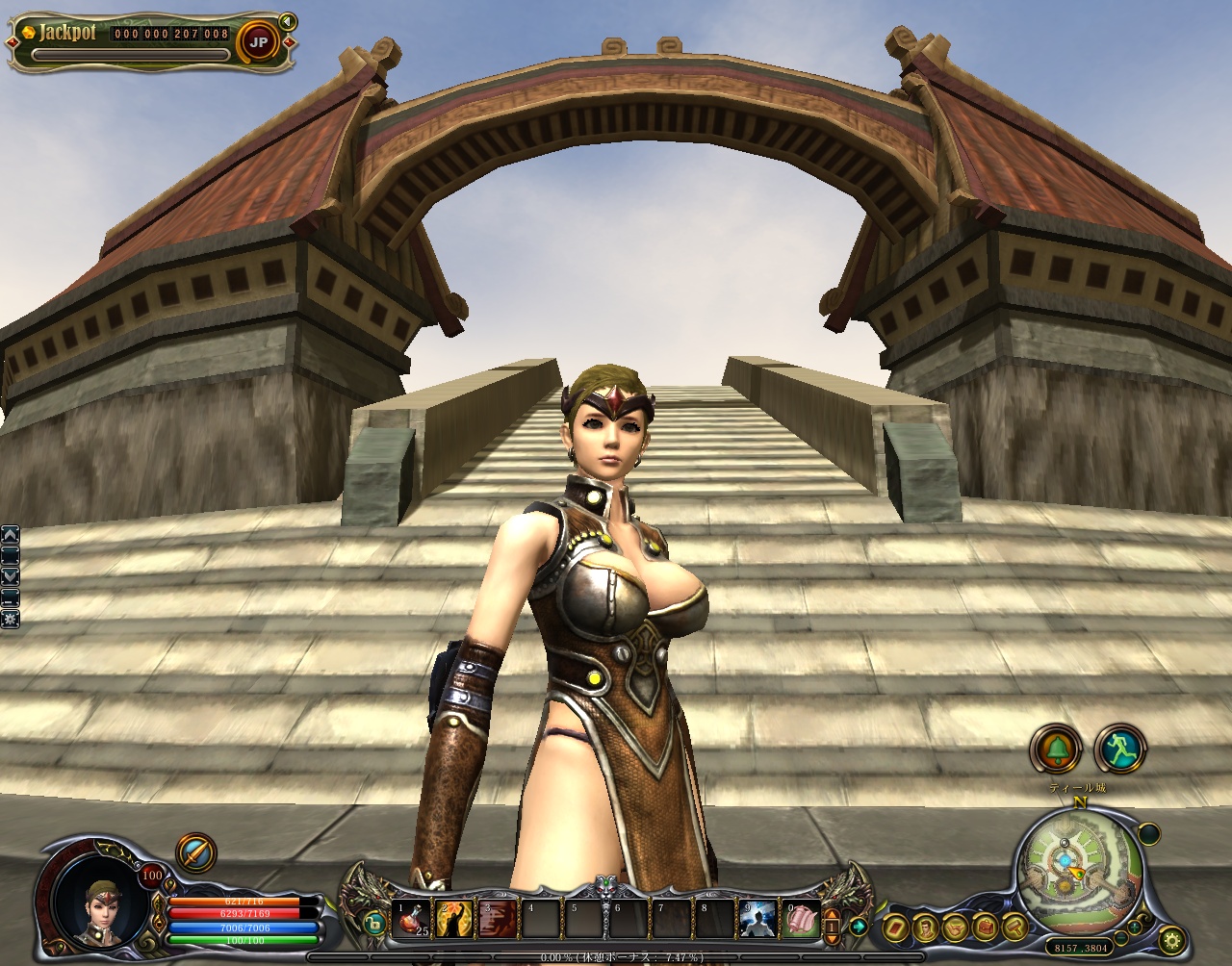Collapse the Jackpot panel with the arrow
1232x966 pixels.
pos(286,21)
